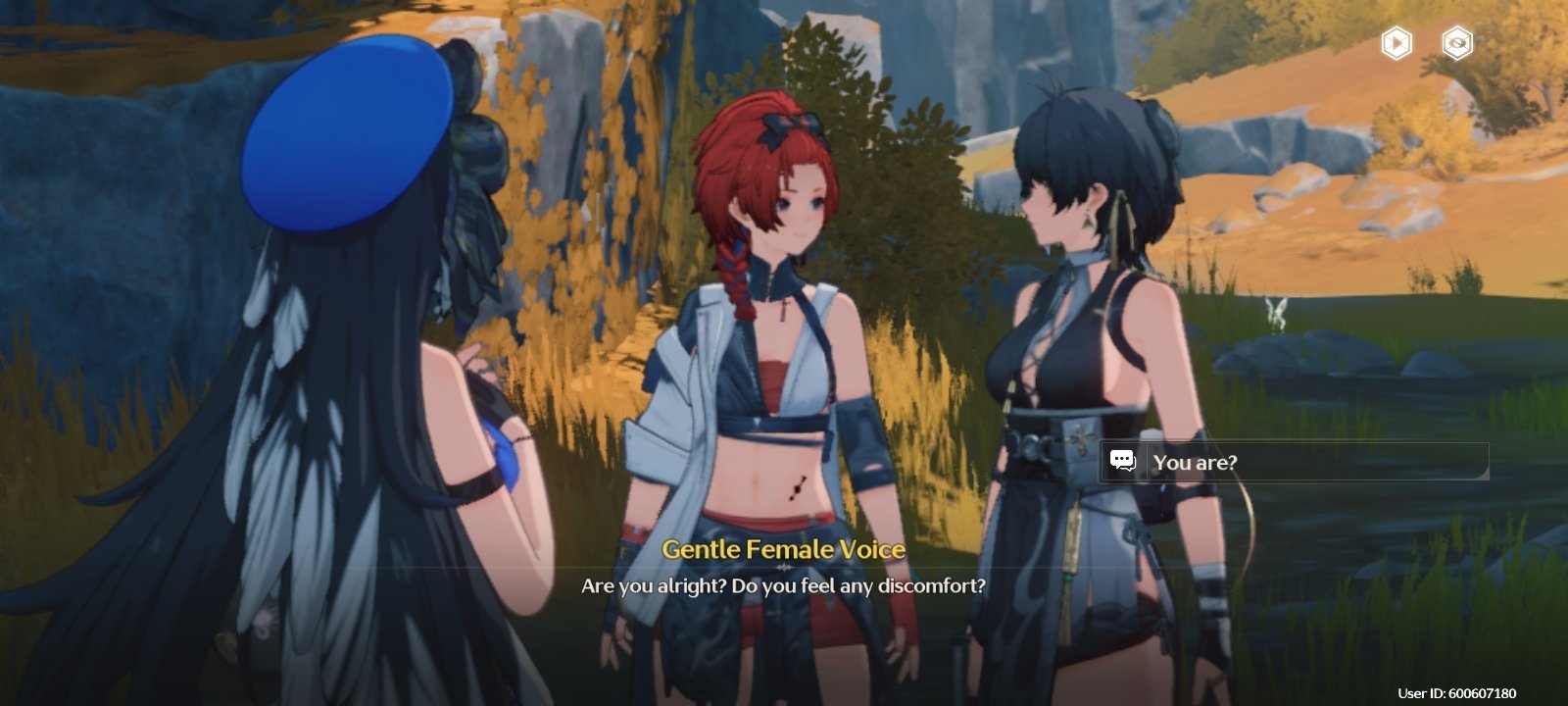
Task: Hide the interface with the eye icon
Action: pyautogui.click(x=1457, y=43)
